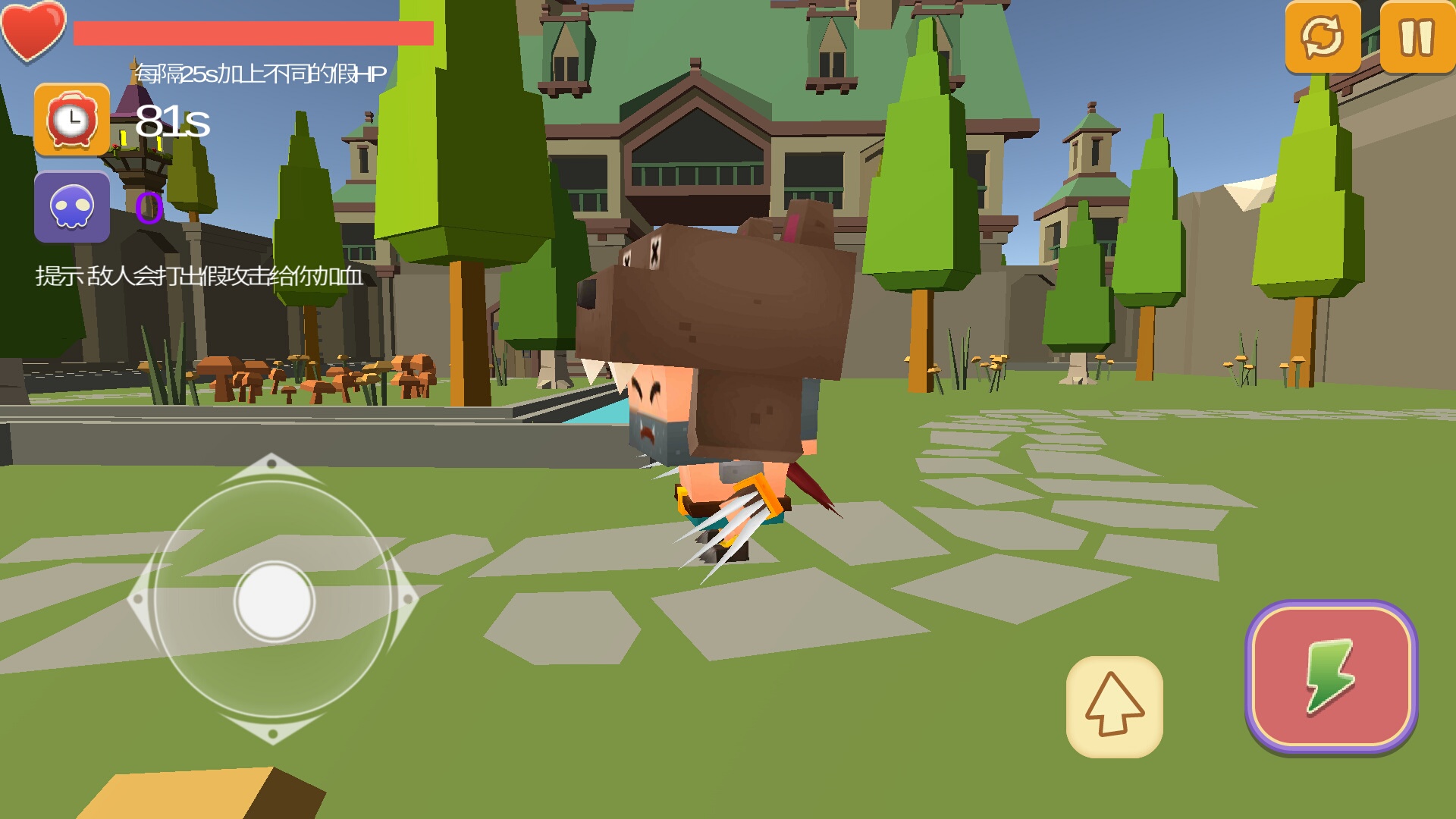This screenshot has width=1456, height=819.
Task: Tap the restart (circular arrows) button
Action: coord(1323,36)
